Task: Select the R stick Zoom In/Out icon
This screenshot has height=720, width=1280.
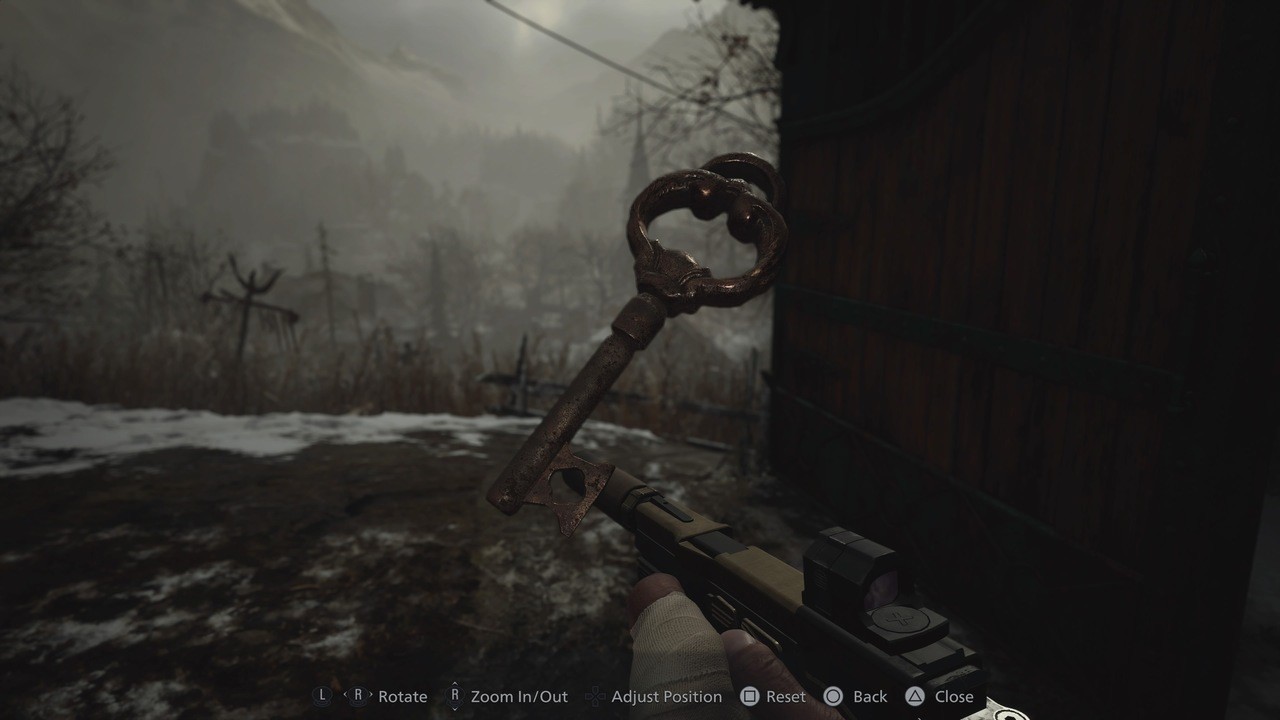Action: coord(455,695)
